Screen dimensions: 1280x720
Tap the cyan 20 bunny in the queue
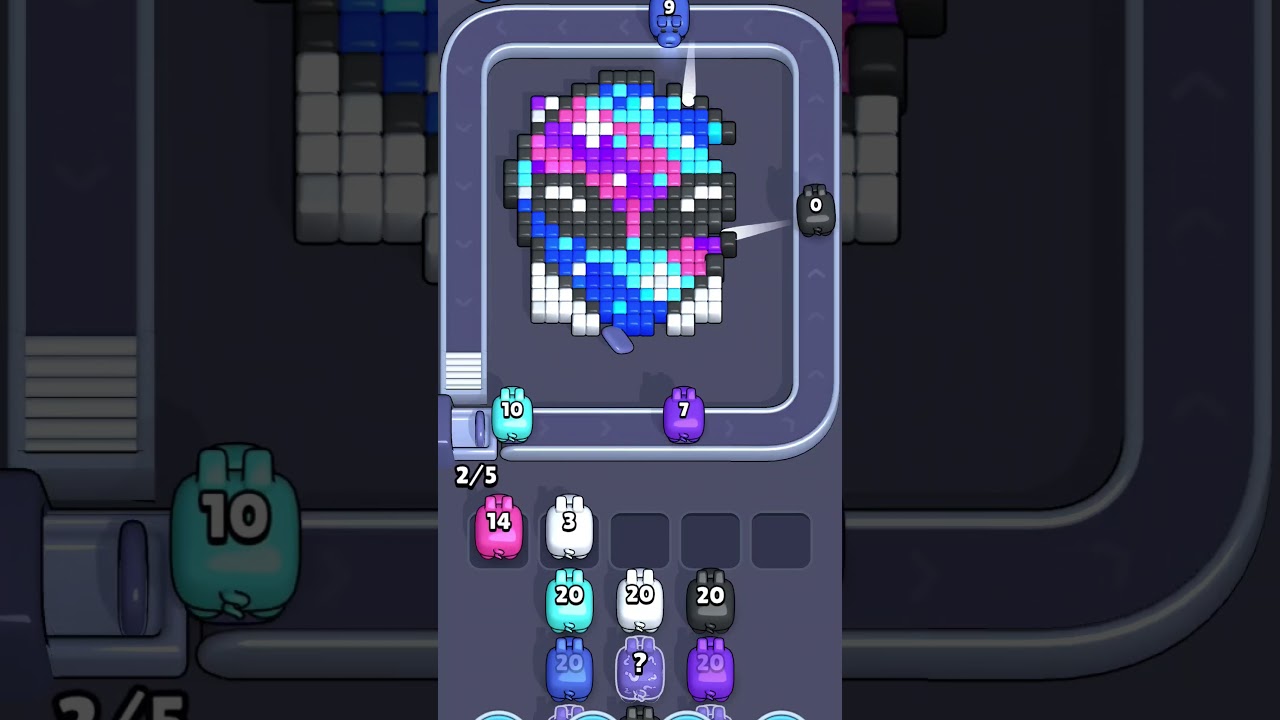pos(569,597)
